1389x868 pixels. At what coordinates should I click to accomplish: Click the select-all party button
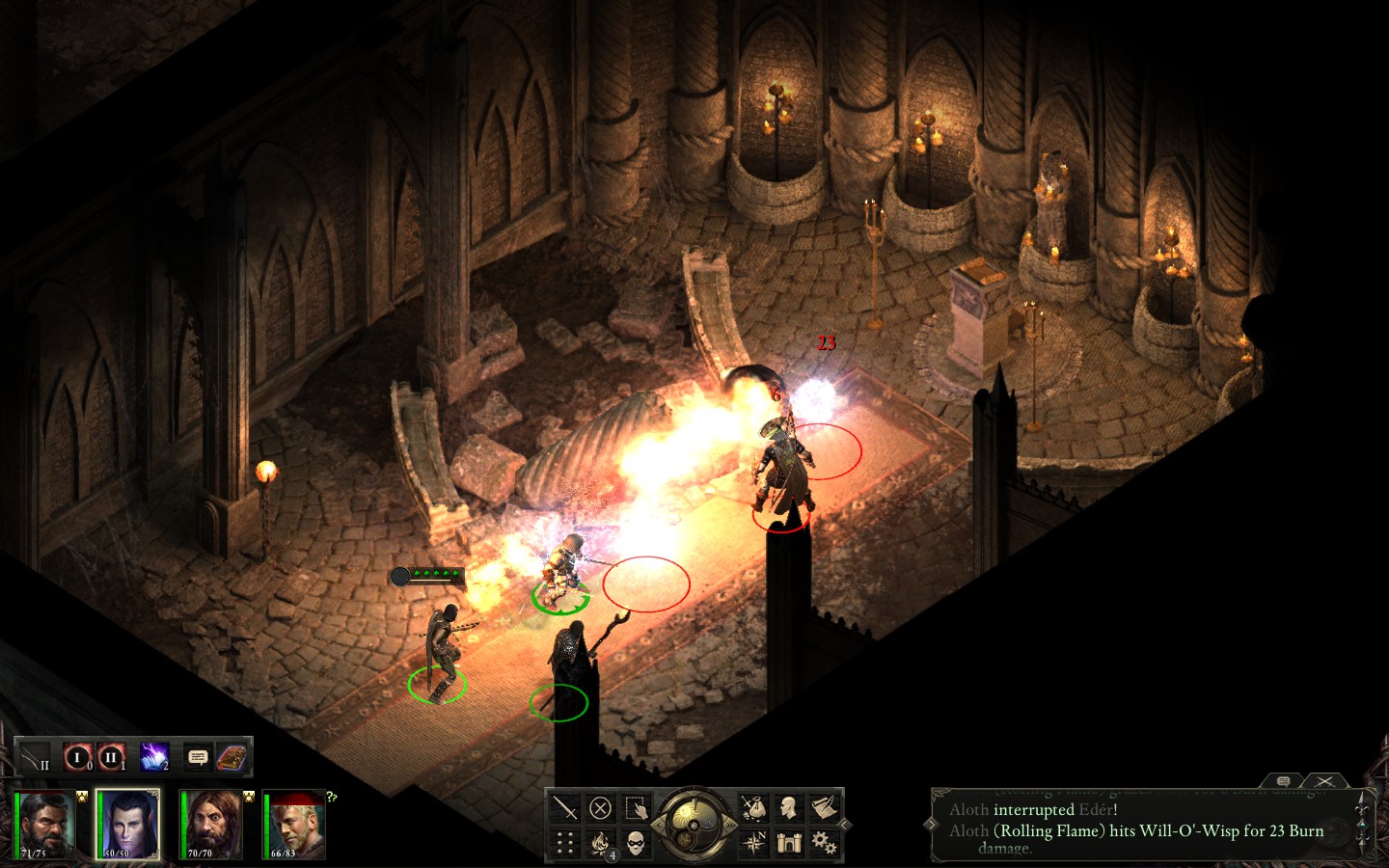635,808
